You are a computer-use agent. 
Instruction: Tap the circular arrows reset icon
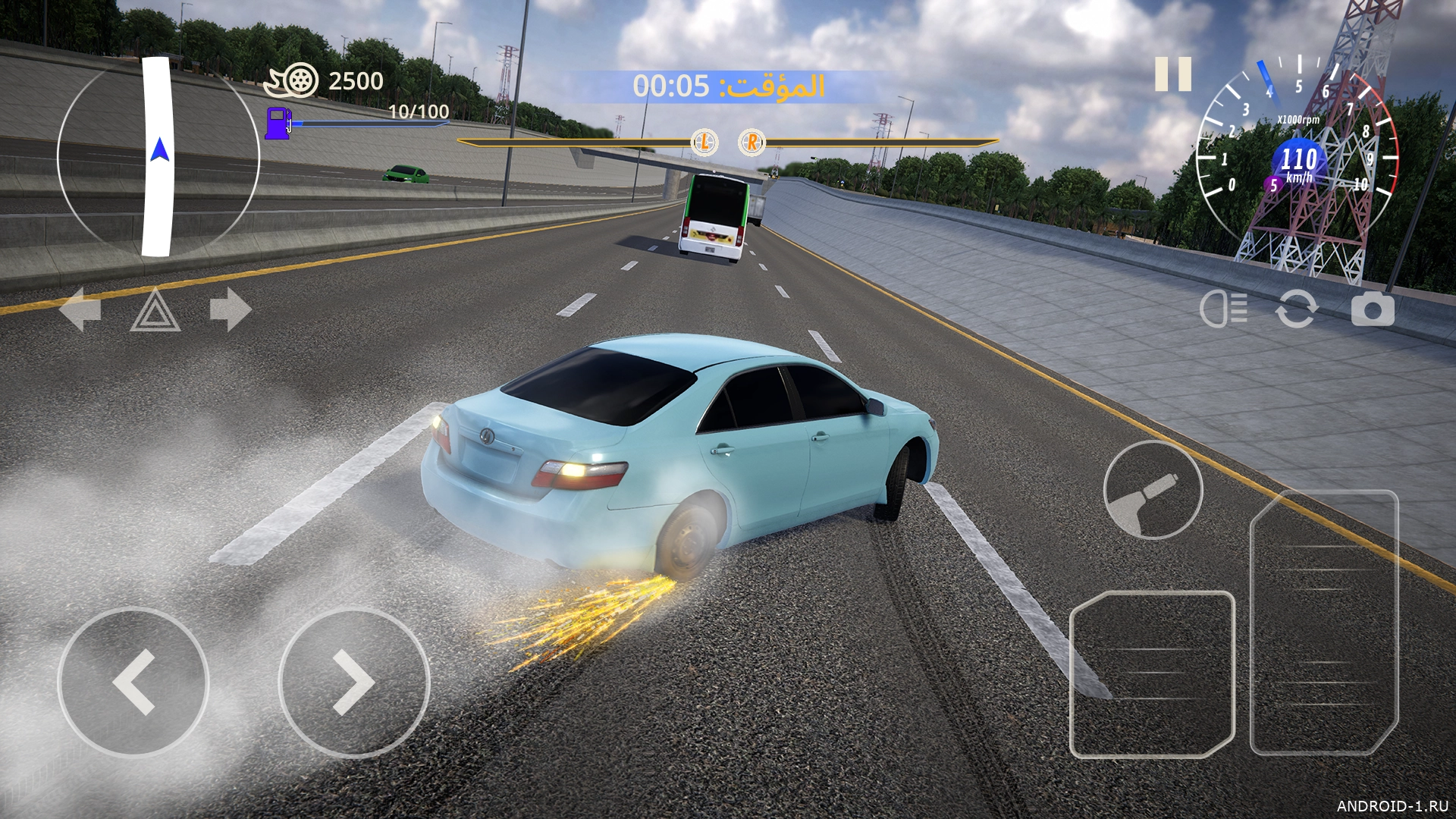[1296, 309]
